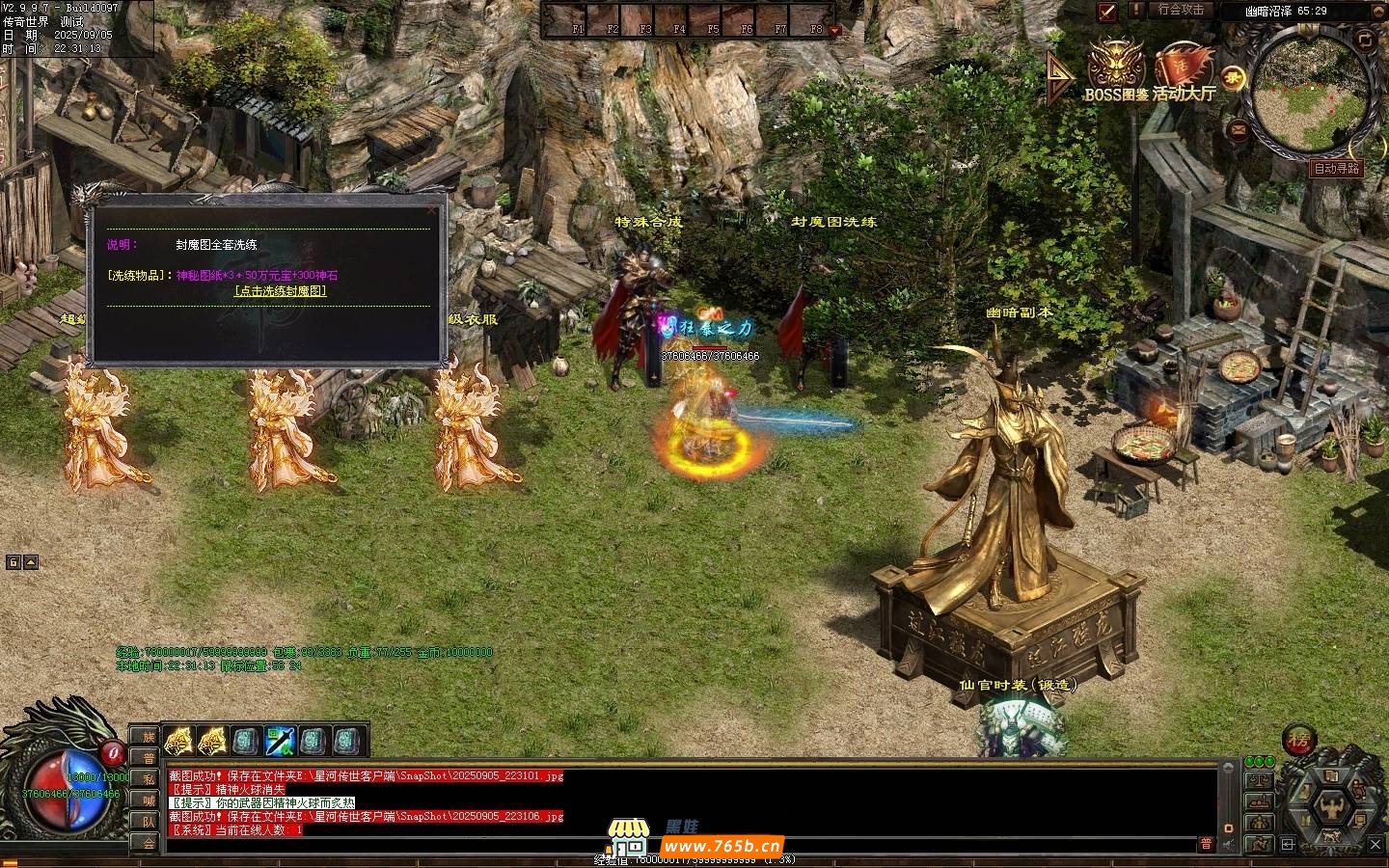Screen dimensions: 1389x868
Task: Activate 自动寻路 auto-pathfinding button
Action: 1336,168
